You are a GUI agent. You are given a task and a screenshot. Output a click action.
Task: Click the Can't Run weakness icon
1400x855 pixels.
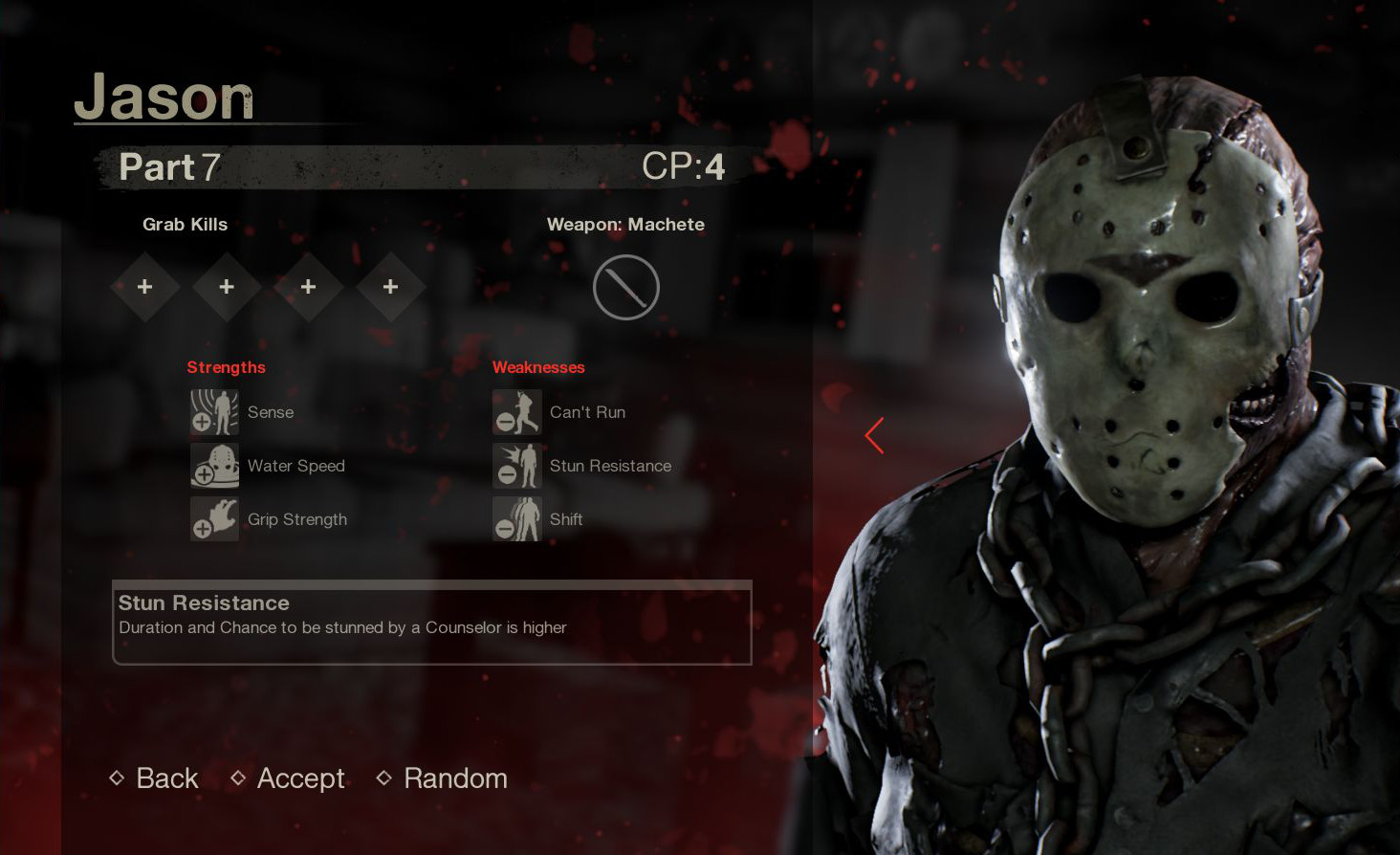coord(517,411)
